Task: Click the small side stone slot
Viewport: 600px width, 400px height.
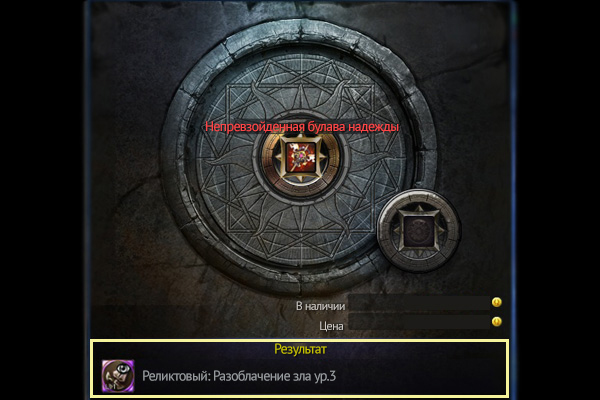Action: coord(414,230)
